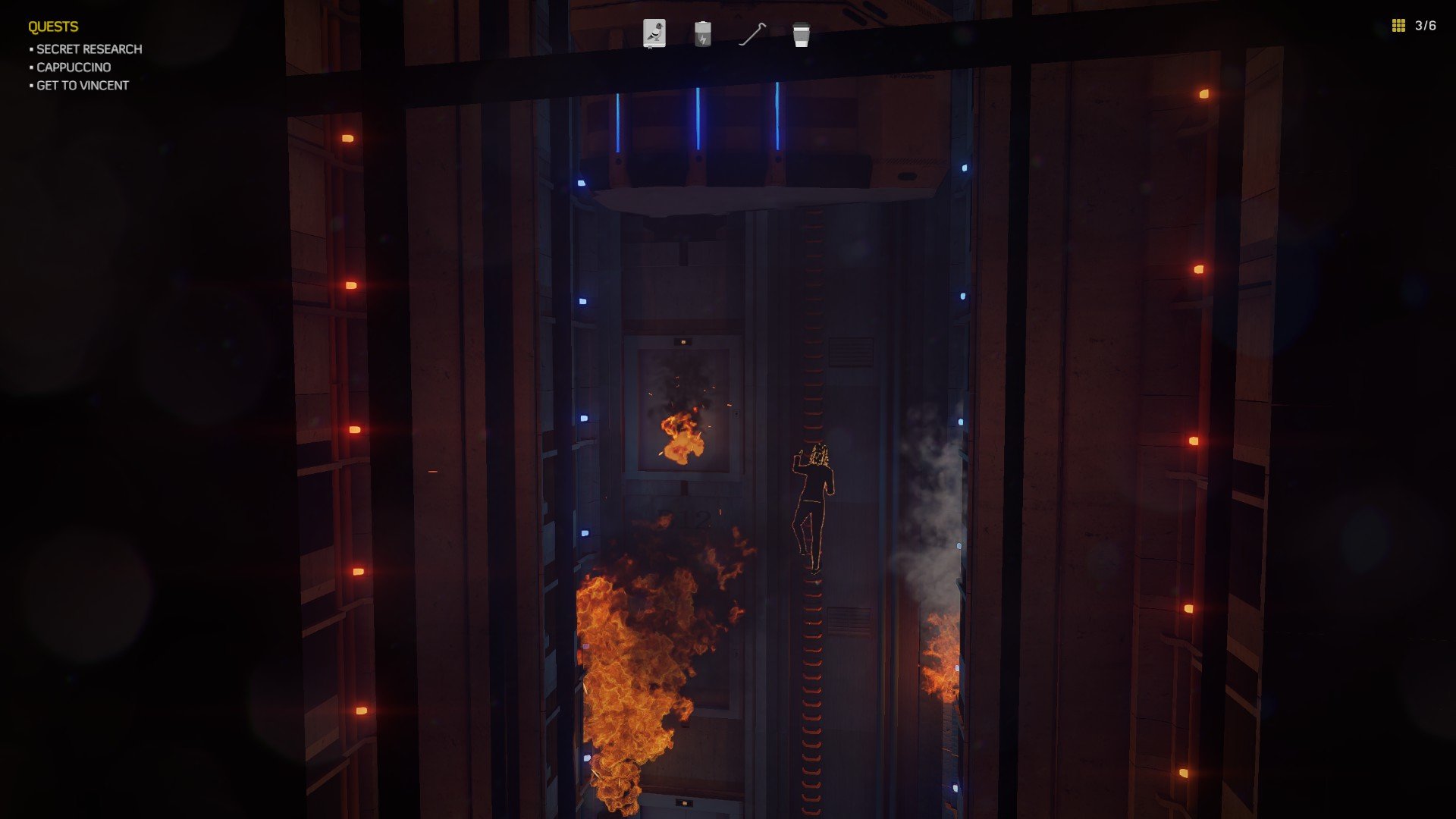Pick the crowbar from the inventory bar
The height and width of the screenshot is (819, 1456).
(752, 34)
